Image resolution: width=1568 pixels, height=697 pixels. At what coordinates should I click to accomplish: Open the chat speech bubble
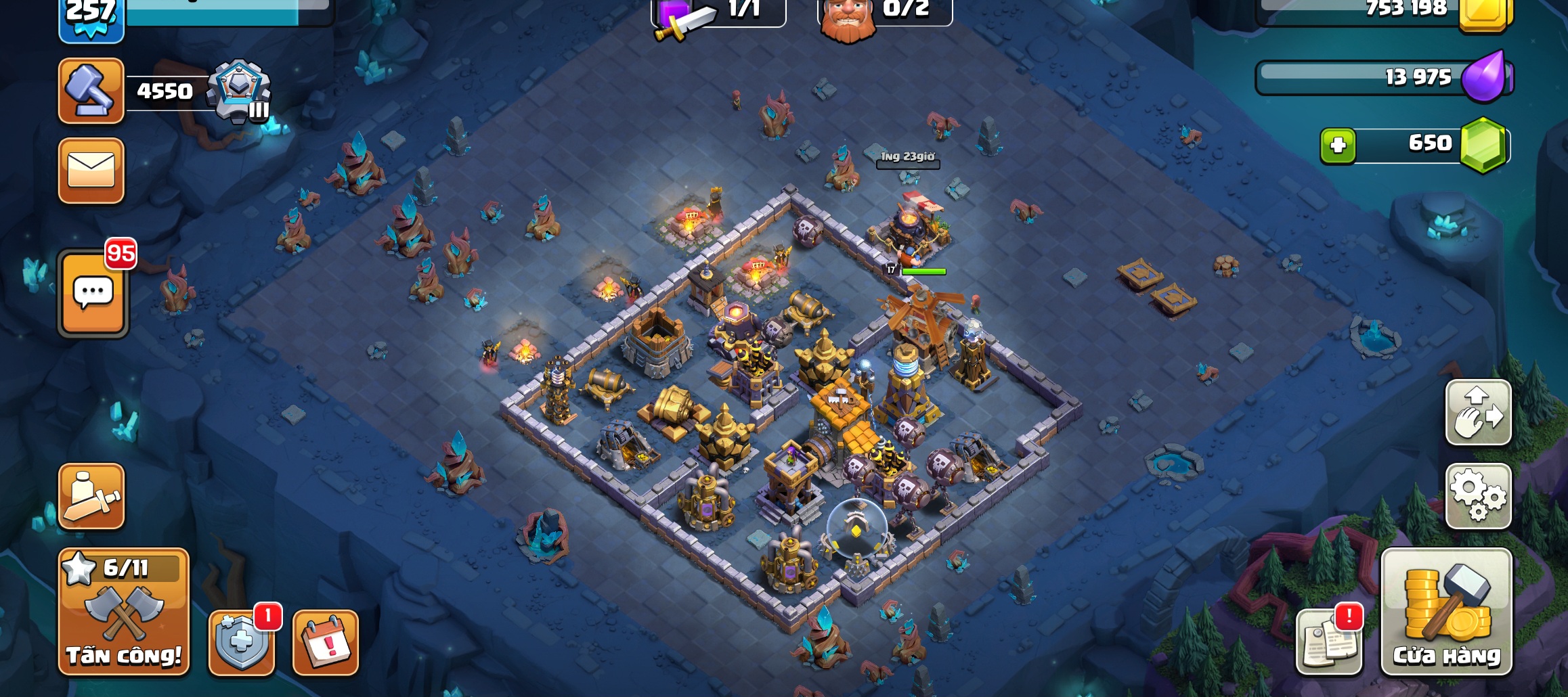tap(93, 294)
